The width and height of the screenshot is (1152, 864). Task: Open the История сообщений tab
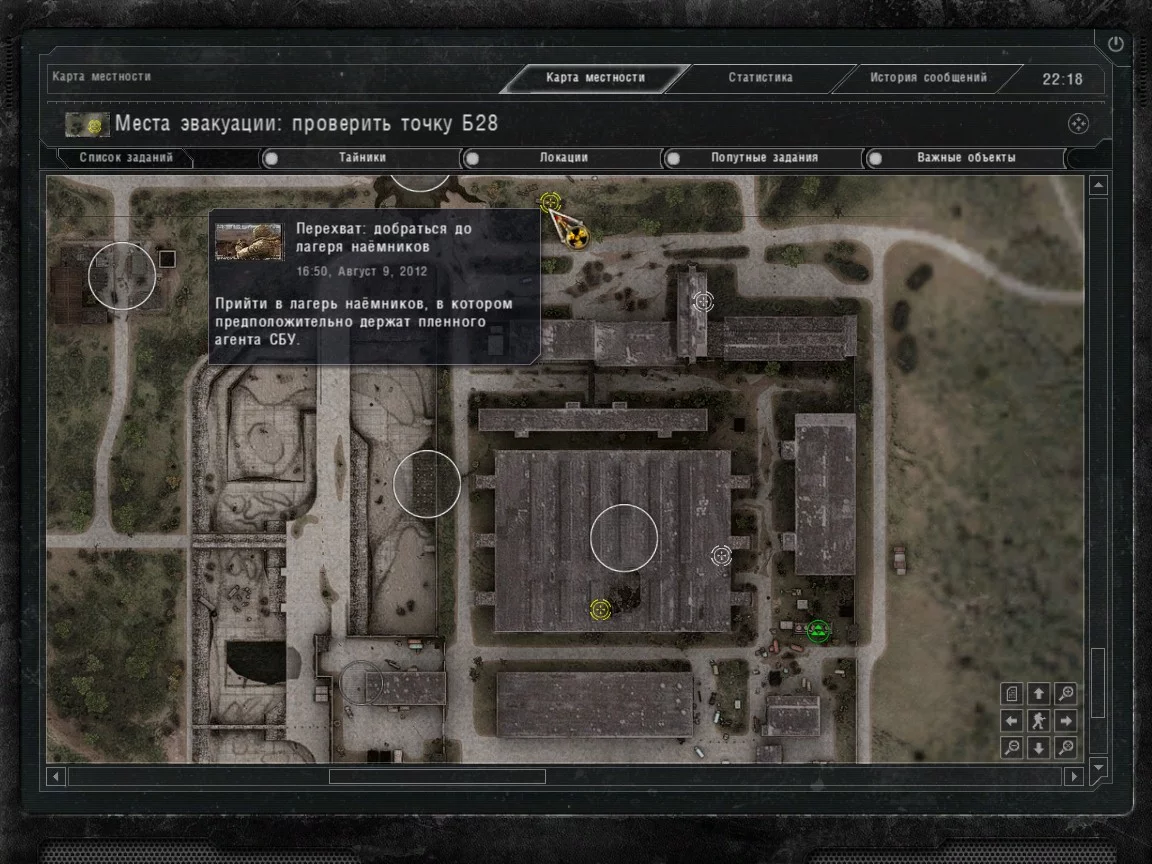927,78
